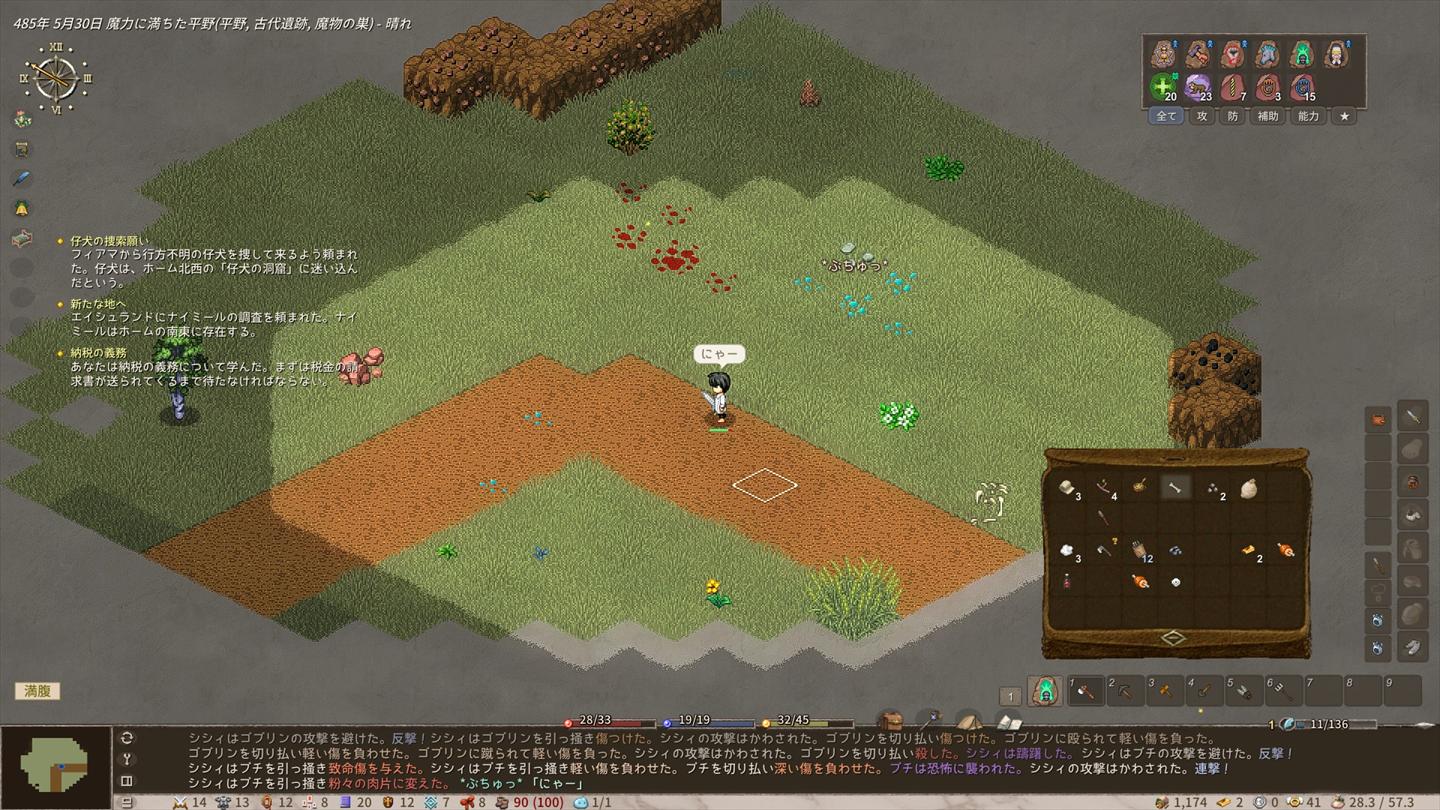The image size is (1440, 810).
Task: Open the 防 defense filter tab
Action: (1232, 116)
